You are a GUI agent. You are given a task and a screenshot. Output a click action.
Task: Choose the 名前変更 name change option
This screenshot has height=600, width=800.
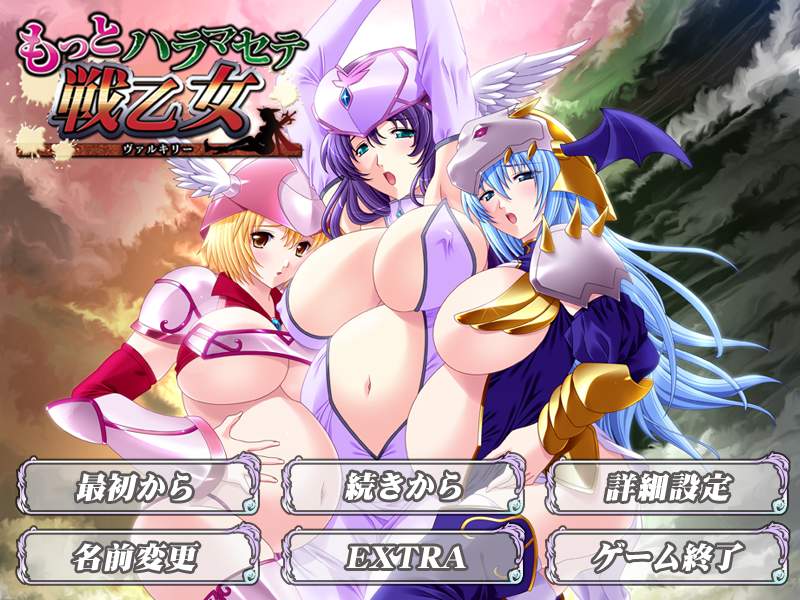135,555
